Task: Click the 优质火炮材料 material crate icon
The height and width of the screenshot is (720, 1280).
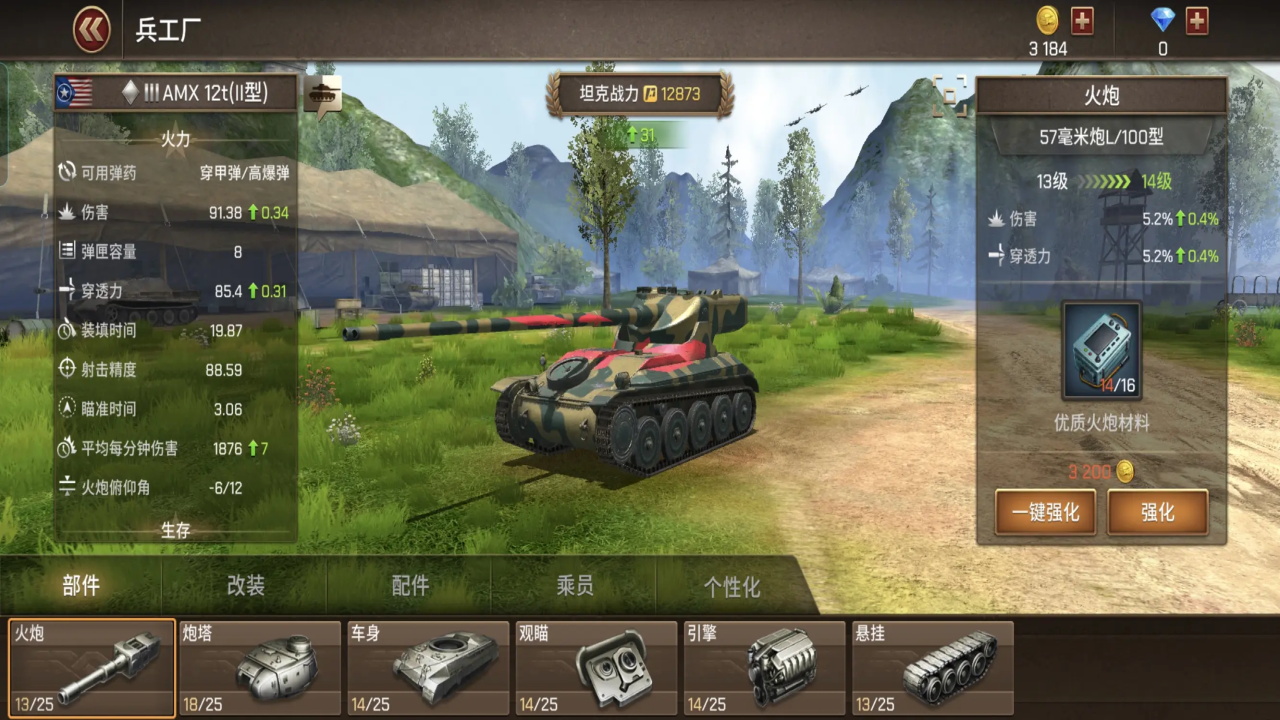Action: [1101, 351]
